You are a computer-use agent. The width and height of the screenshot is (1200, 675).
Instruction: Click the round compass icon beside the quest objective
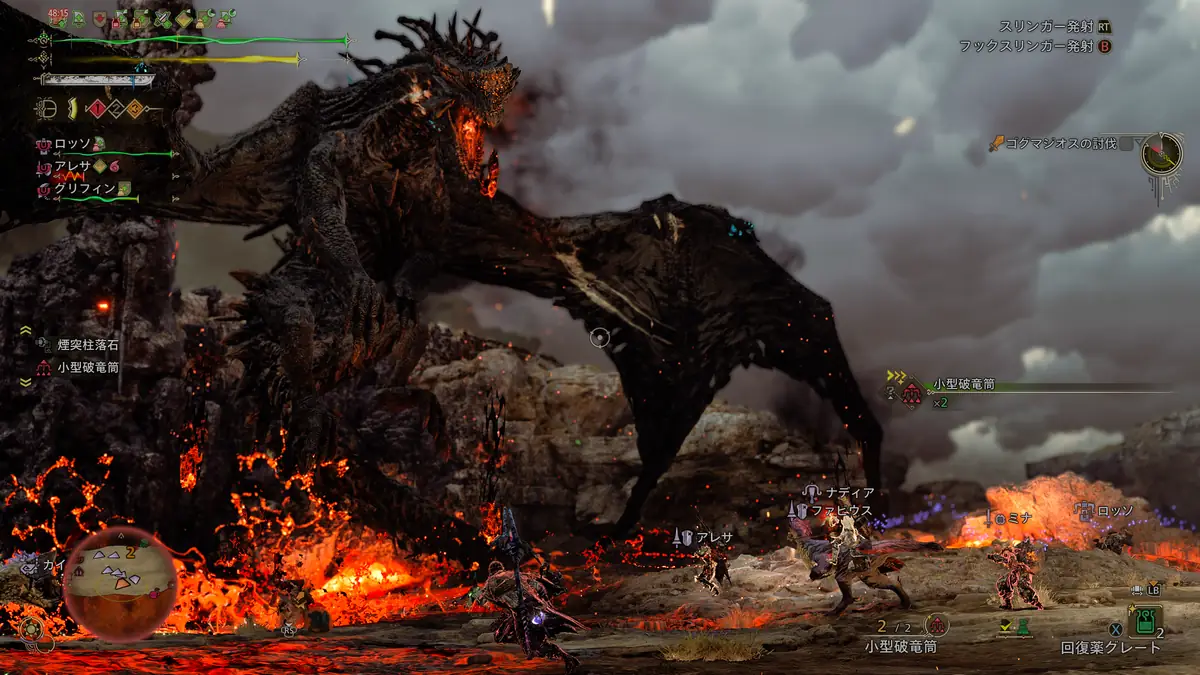coord(1163,152)
